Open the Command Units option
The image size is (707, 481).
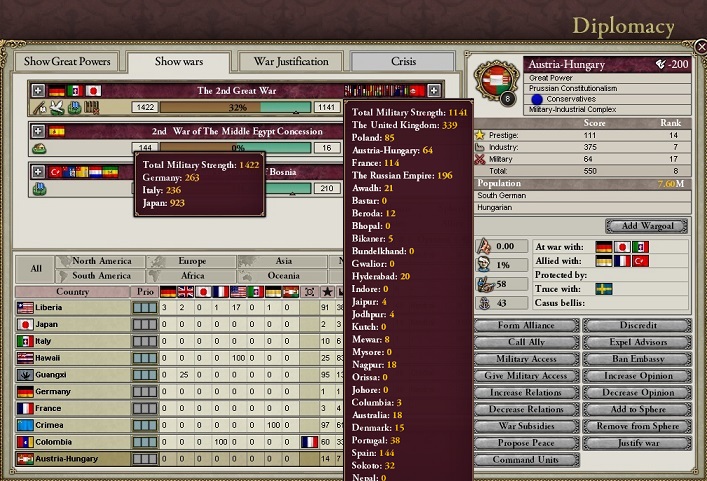(x=526, y=460)
